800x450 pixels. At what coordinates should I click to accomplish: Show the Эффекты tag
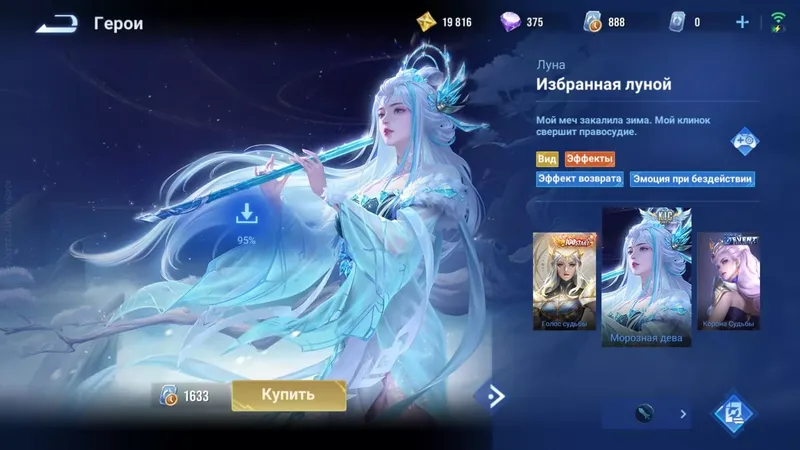coord(590,159)
